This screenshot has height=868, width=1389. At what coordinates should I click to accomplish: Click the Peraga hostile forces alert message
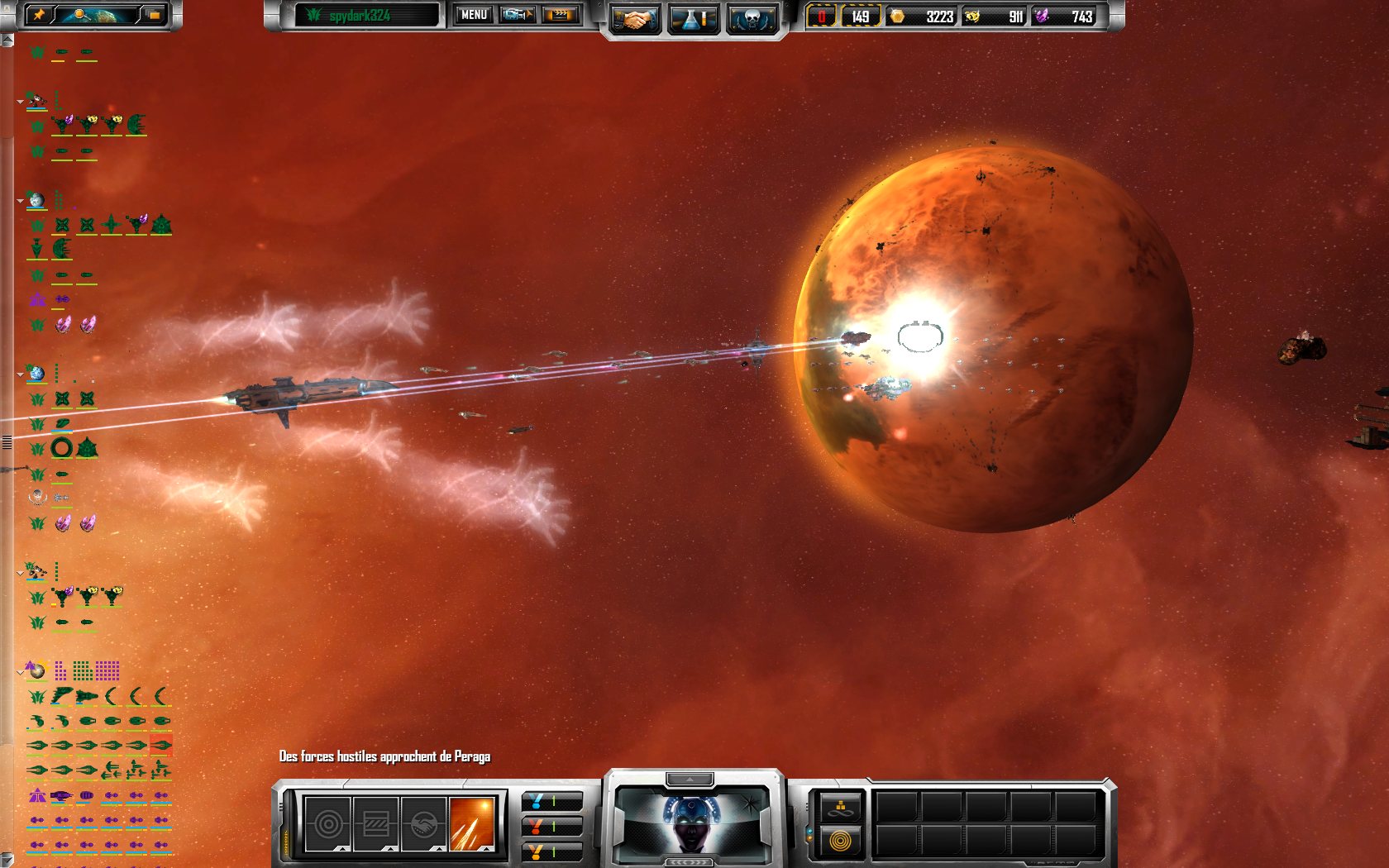tap(384, 756)
